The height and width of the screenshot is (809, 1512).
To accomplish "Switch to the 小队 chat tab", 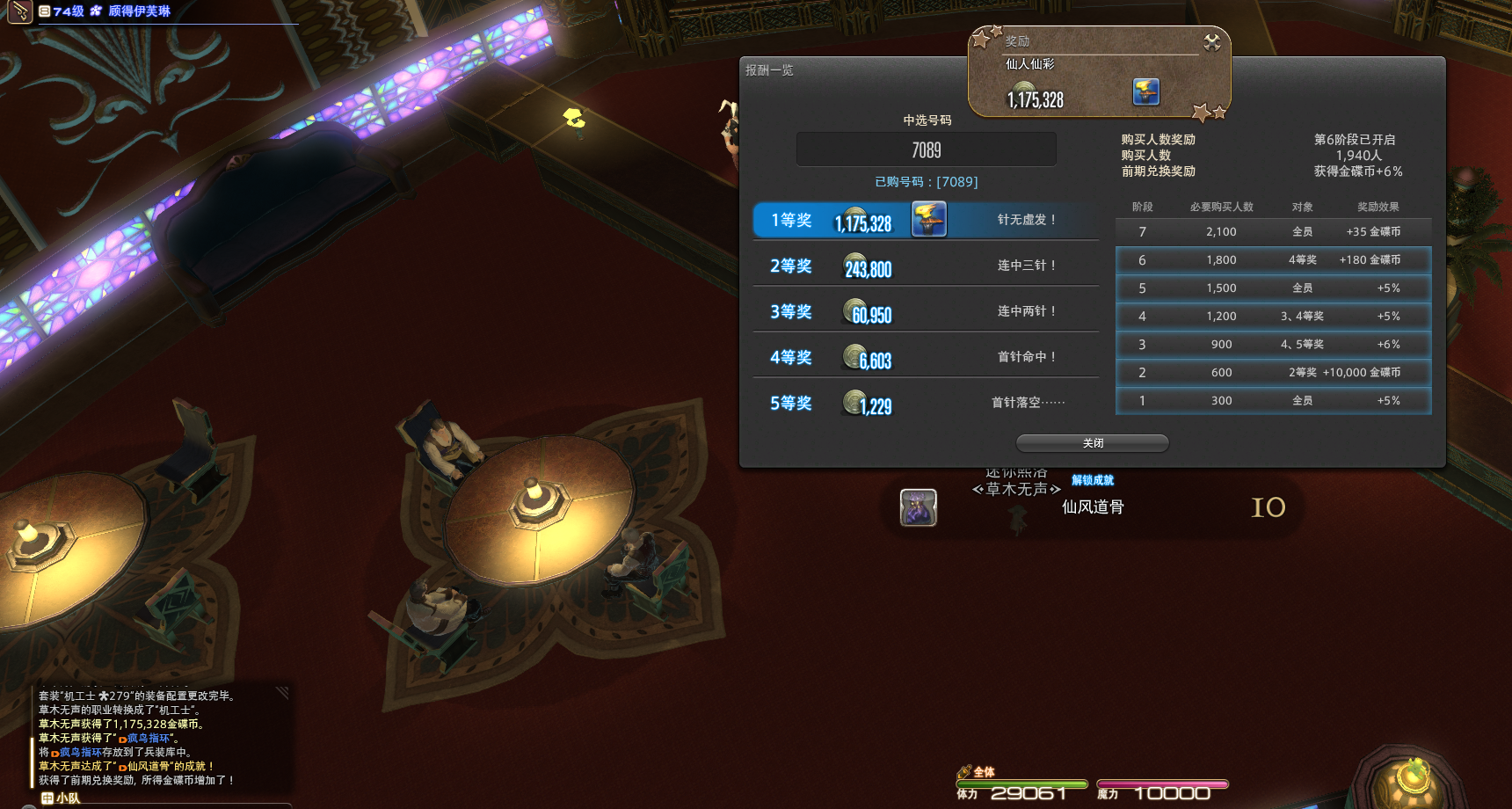I will [x=68, y=798].
